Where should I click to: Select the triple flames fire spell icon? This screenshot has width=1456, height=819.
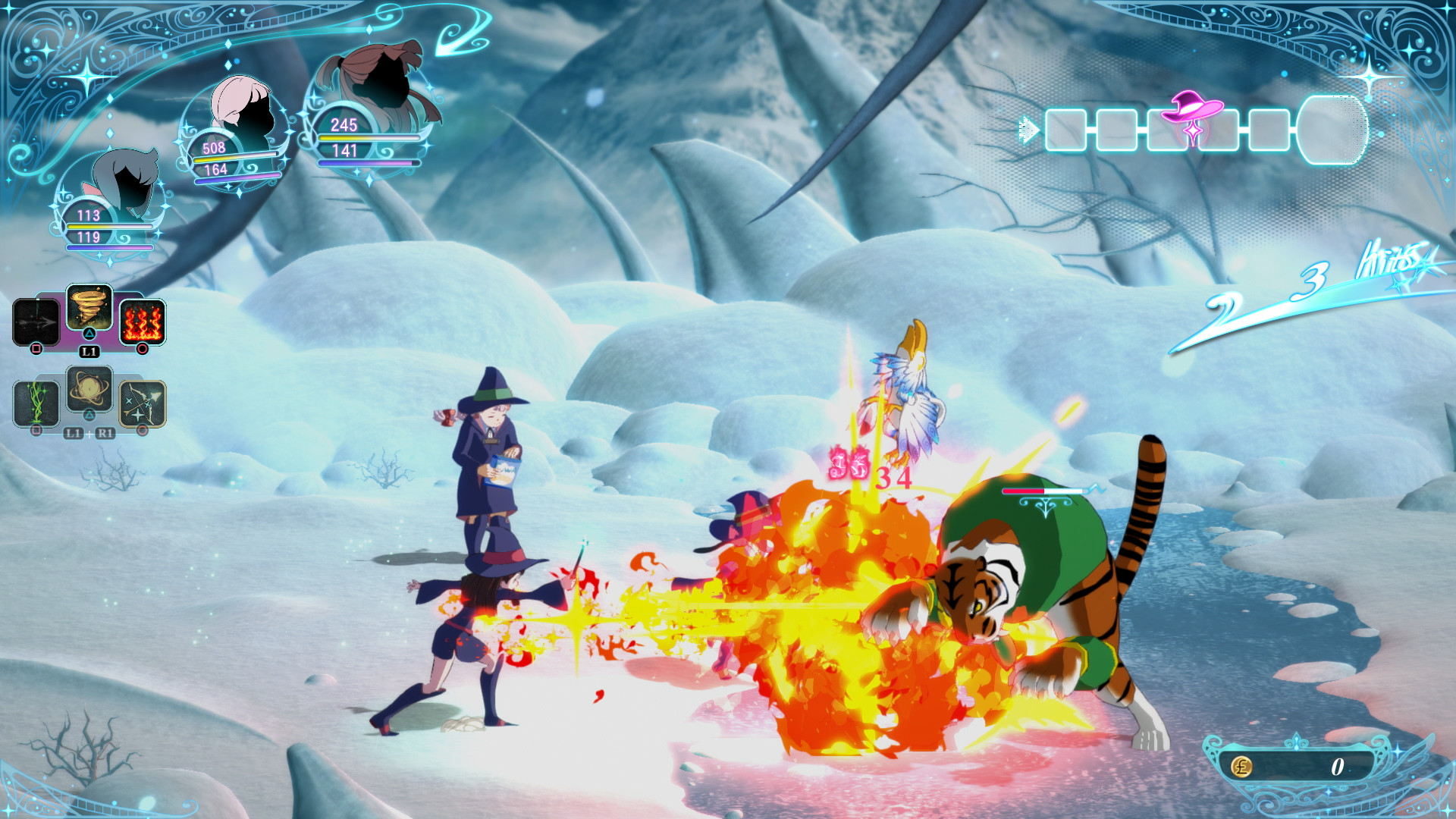tap(144, 322)
